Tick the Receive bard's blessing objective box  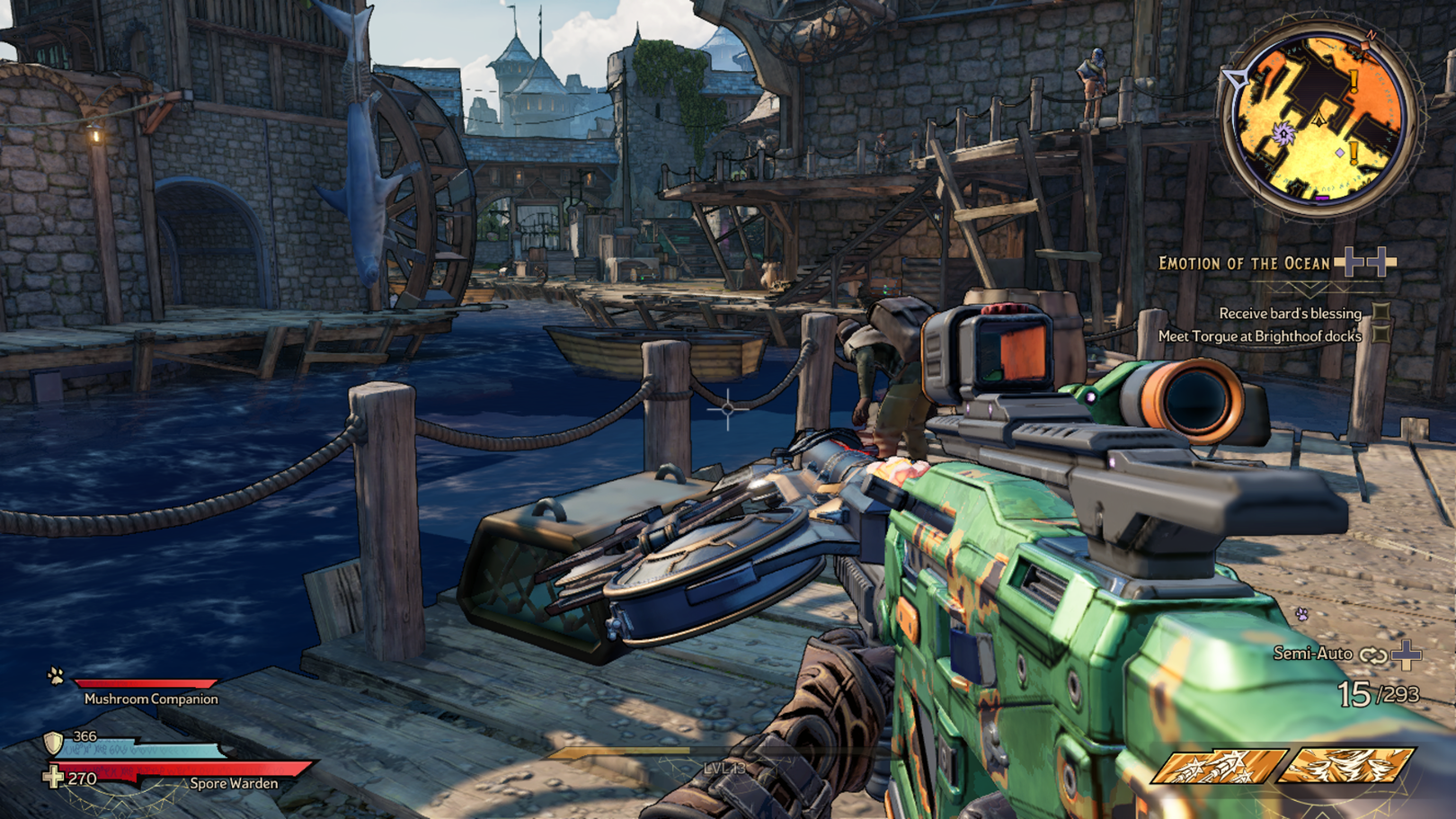click(x=1381, y=313)
